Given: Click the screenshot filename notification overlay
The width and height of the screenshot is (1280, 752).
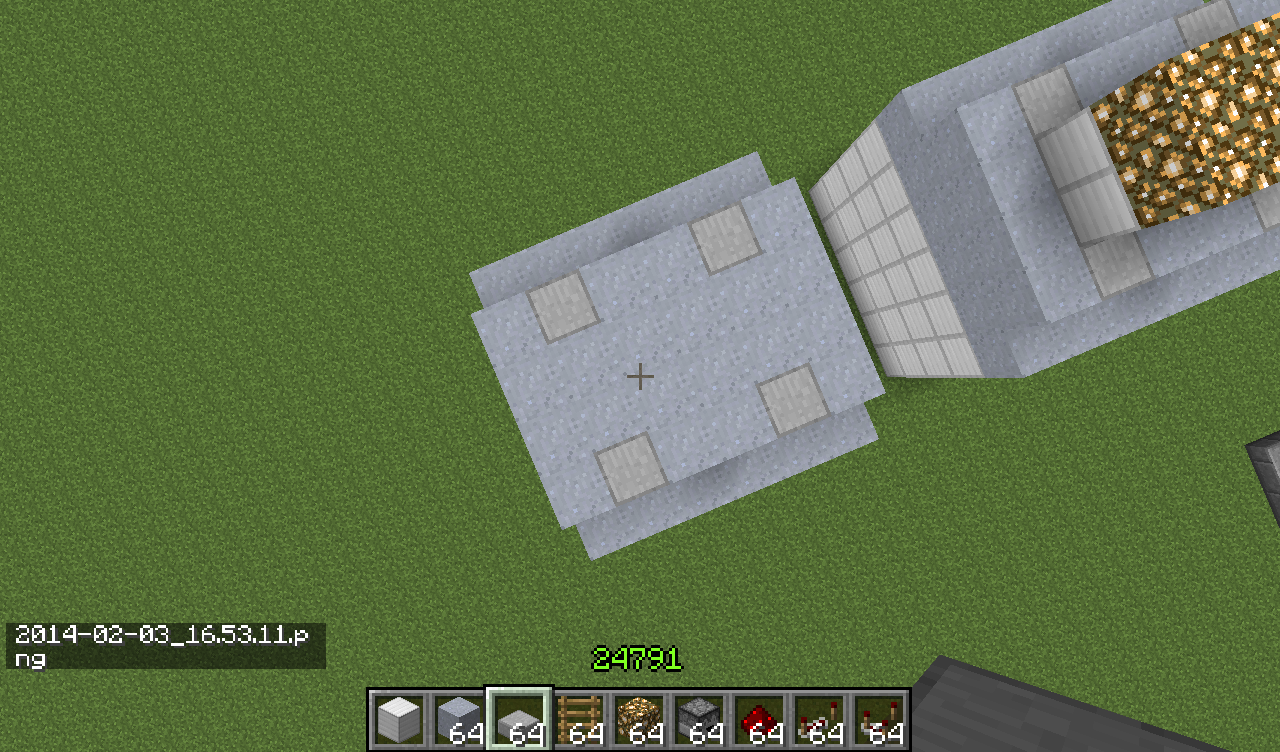Looking at the screenshot, I should 165,645.
